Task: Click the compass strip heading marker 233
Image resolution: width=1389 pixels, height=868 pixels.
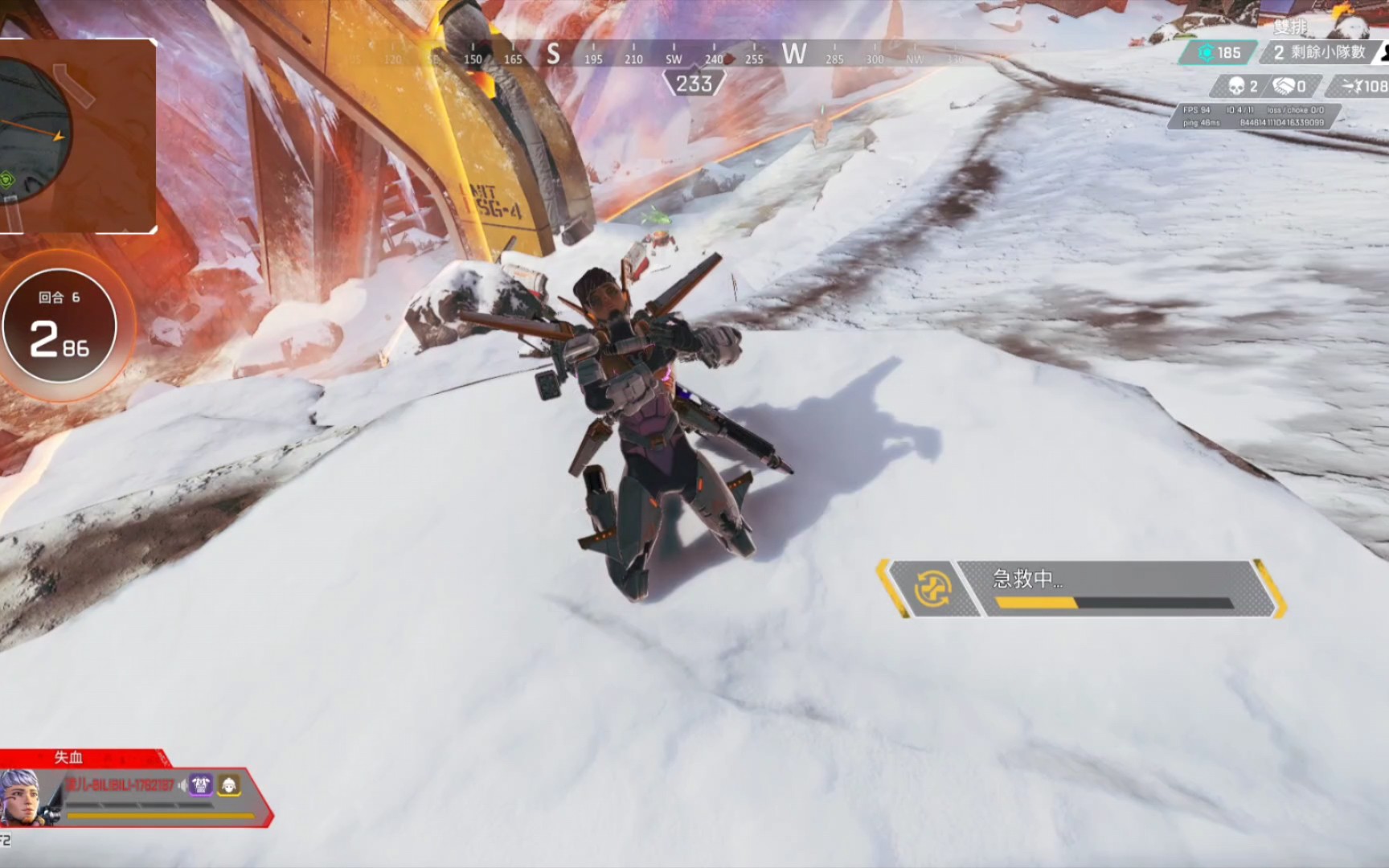Action: [694, 84]
